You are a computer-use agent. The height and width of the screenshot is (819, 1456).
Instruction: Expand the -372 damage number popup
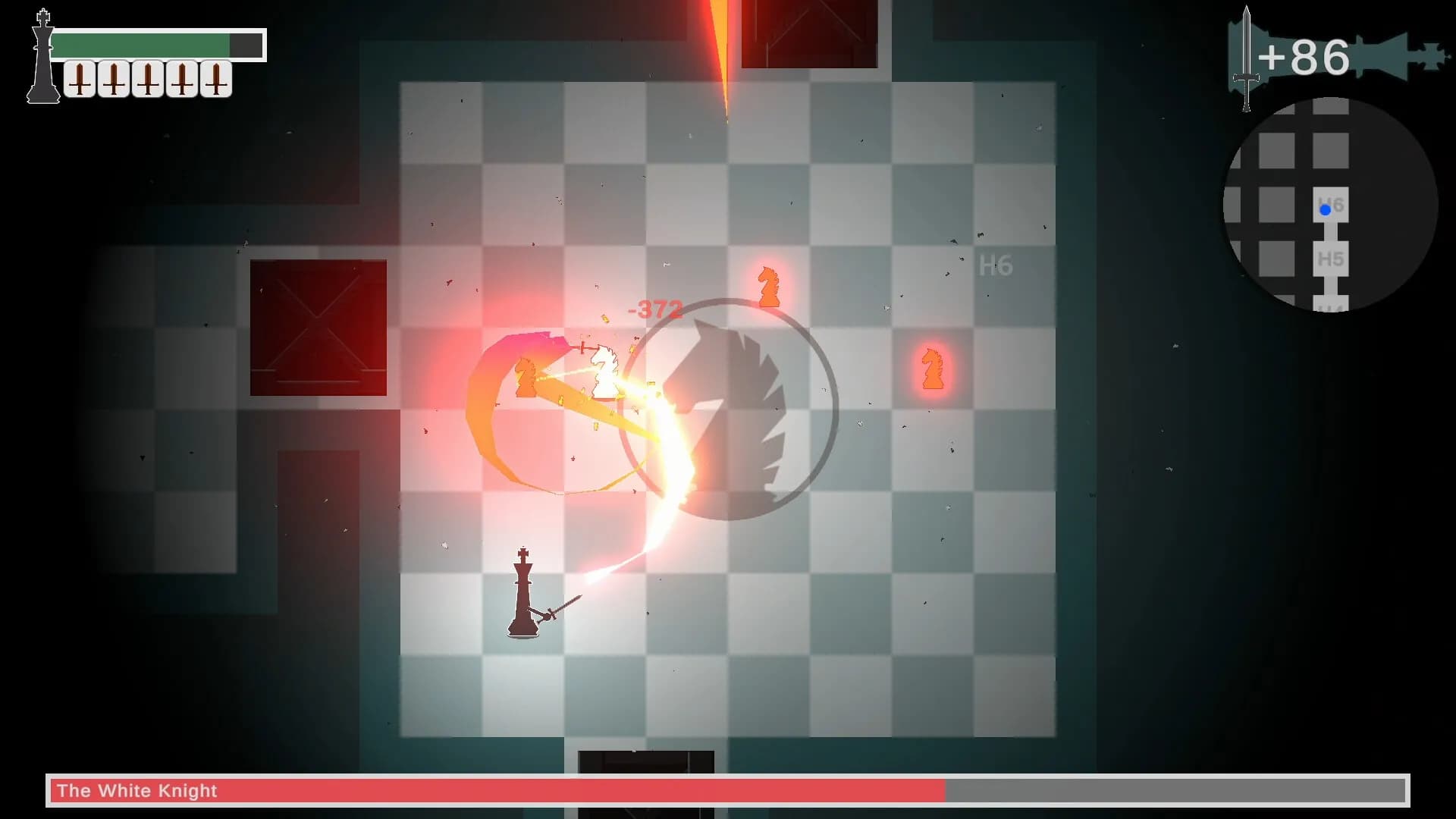coord(654,309)
